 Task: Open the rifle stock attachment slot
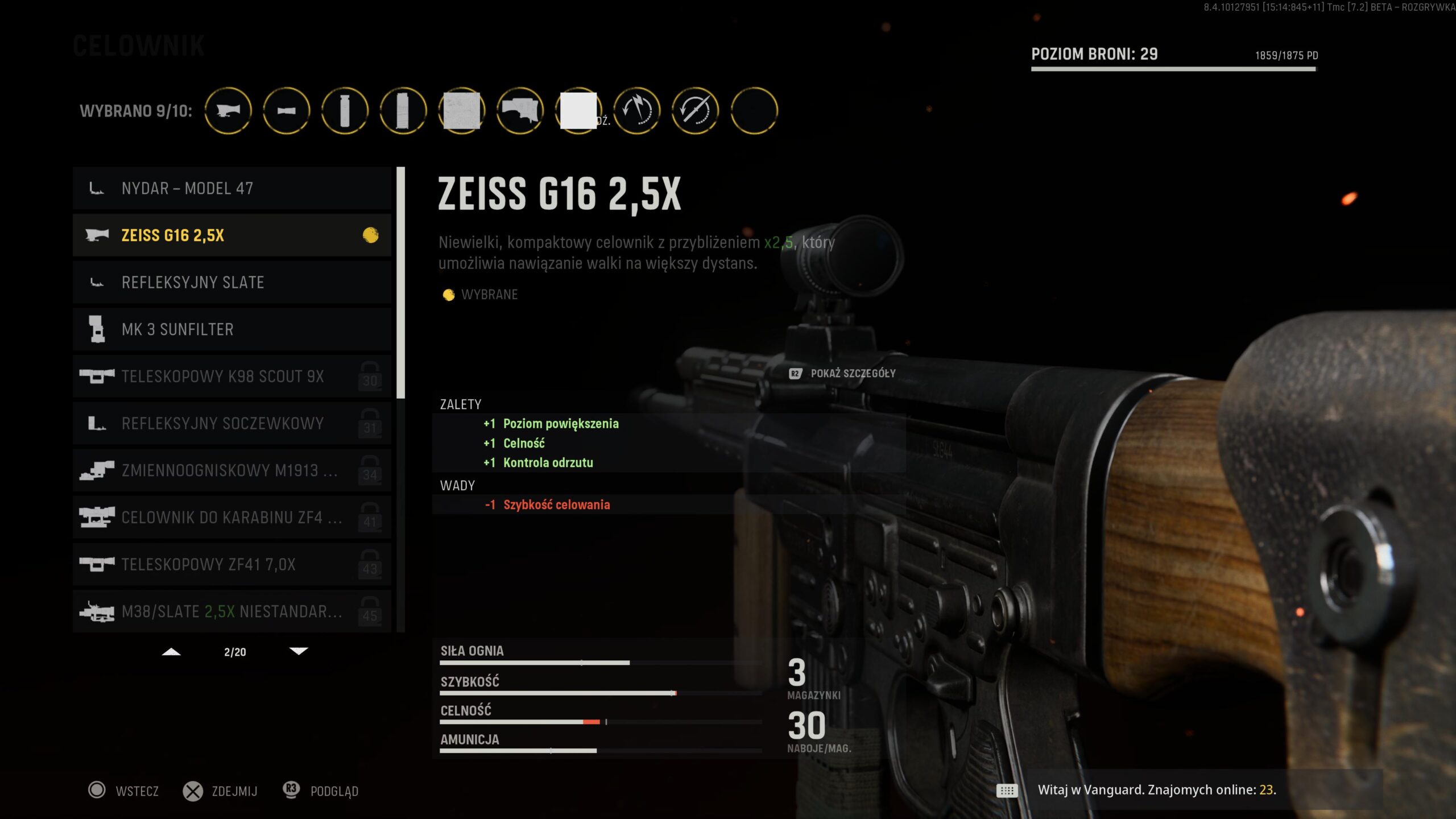pos(520,110)
